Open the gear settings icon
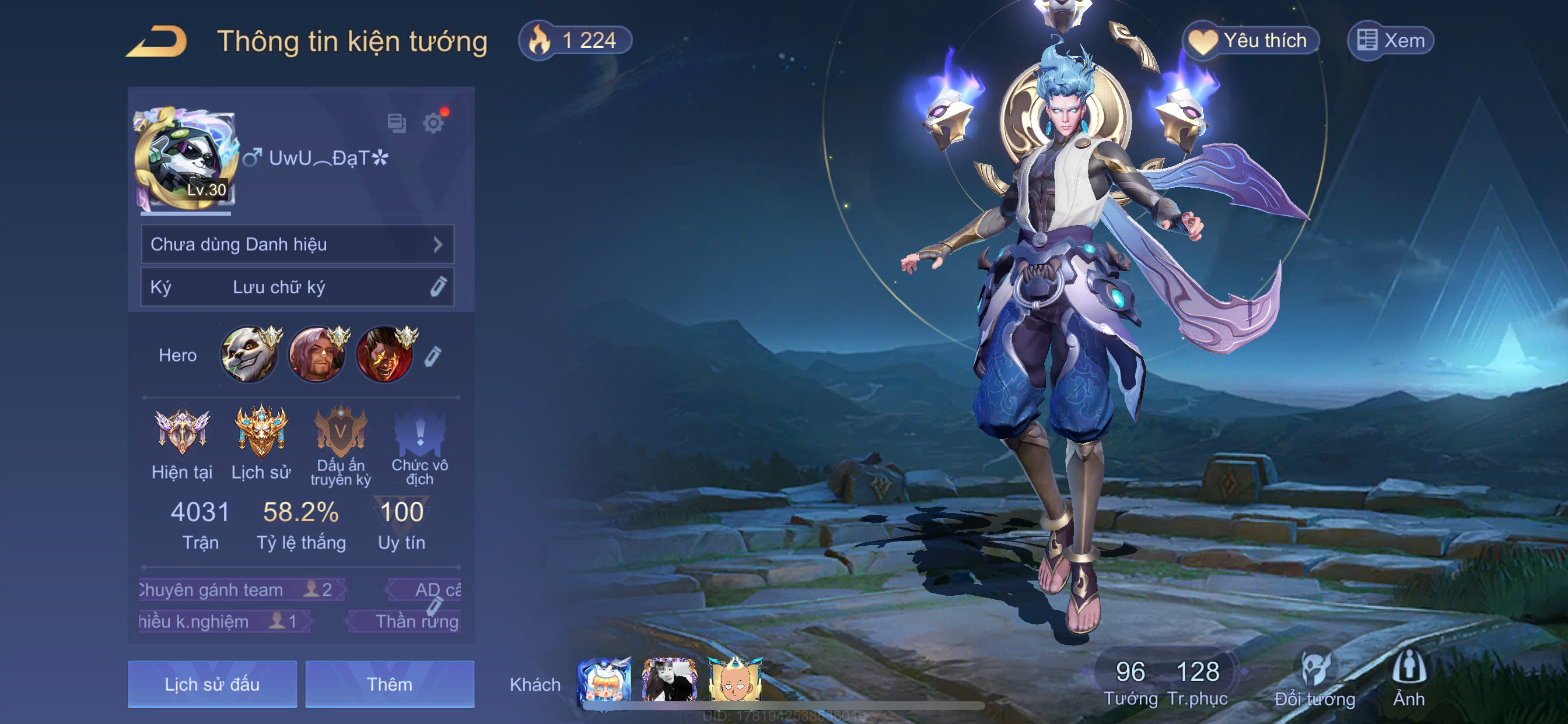The height and width of the screenshot is (724, 1568). tap(433, 124)
